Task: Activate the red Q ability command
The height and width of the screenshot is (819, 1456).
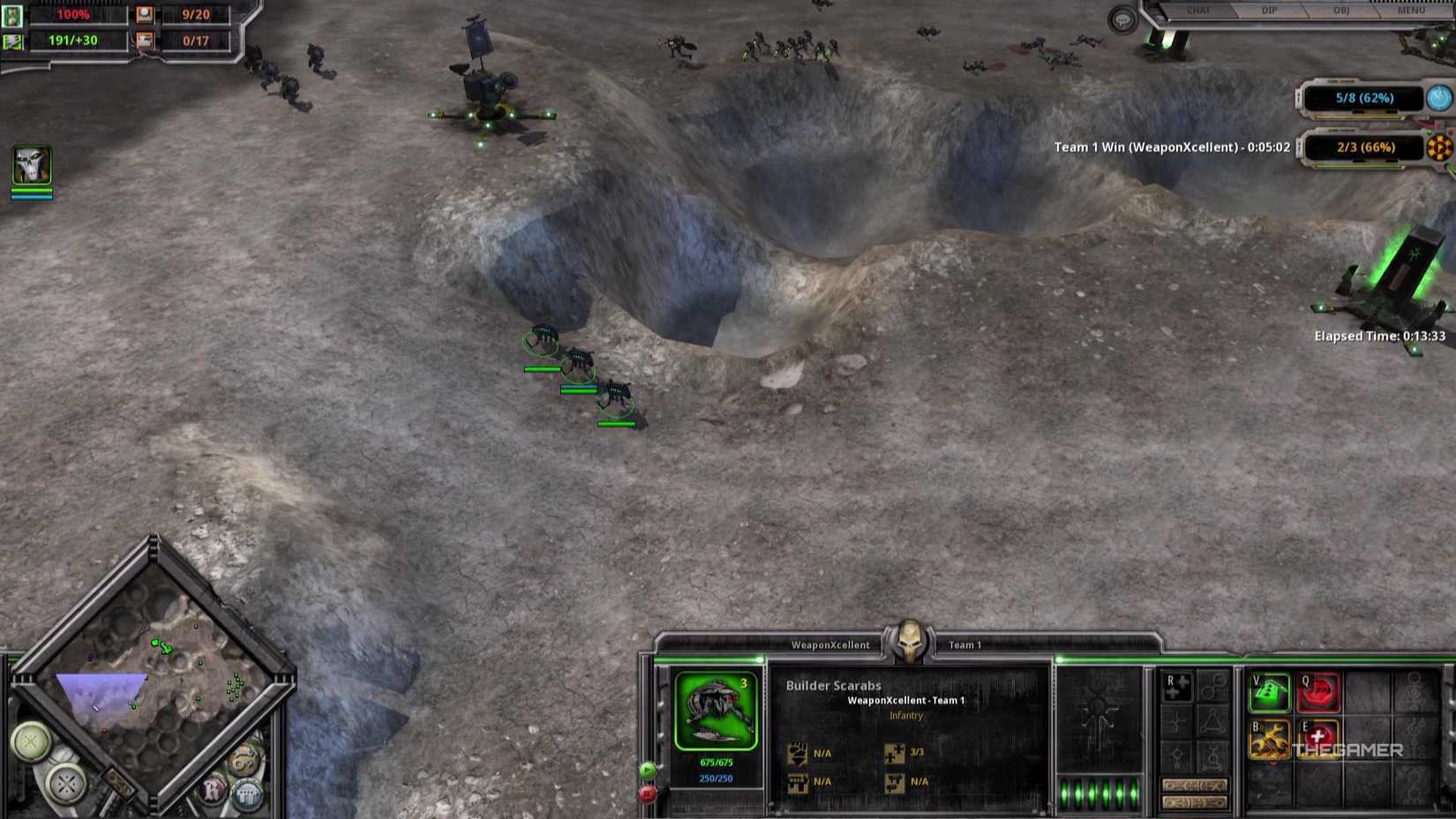Action: tap(1318, 693)
